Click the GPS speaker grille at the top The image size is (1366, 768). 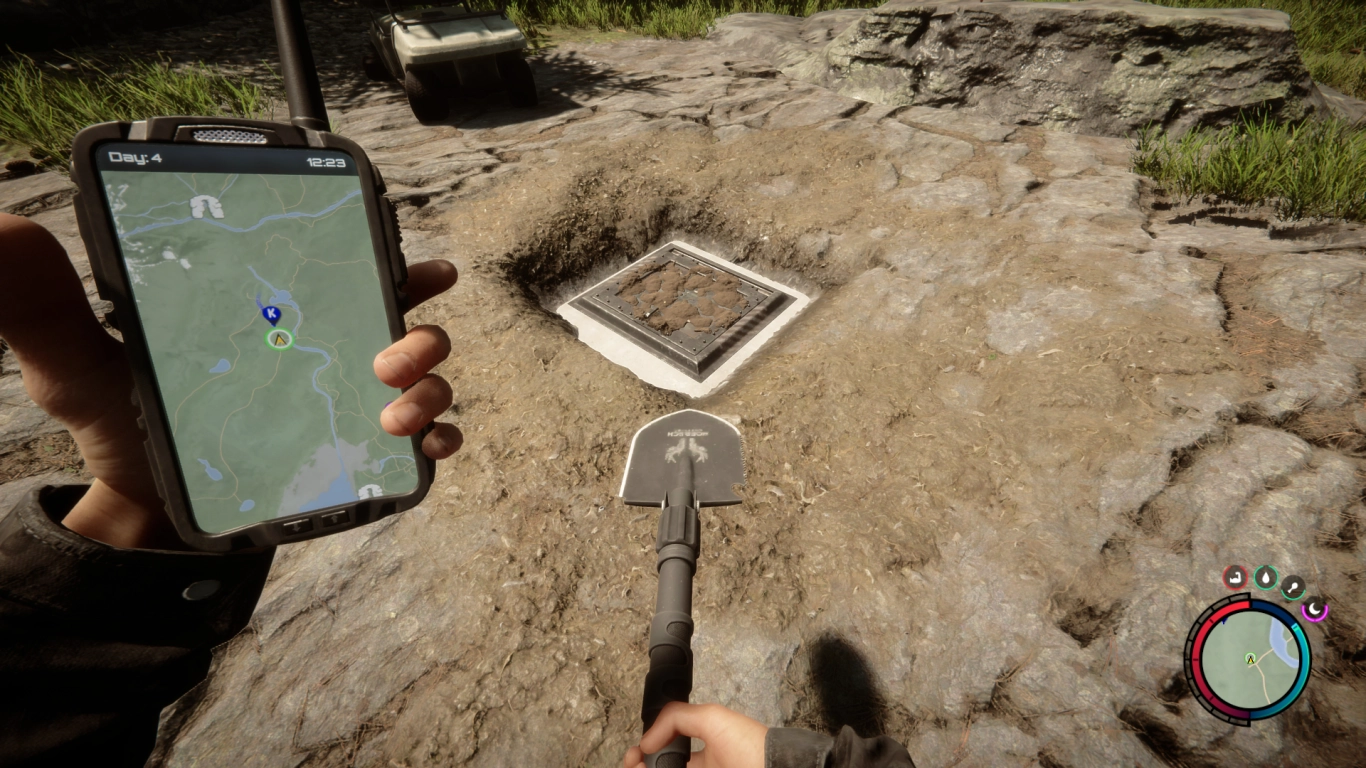pos(228,135)
